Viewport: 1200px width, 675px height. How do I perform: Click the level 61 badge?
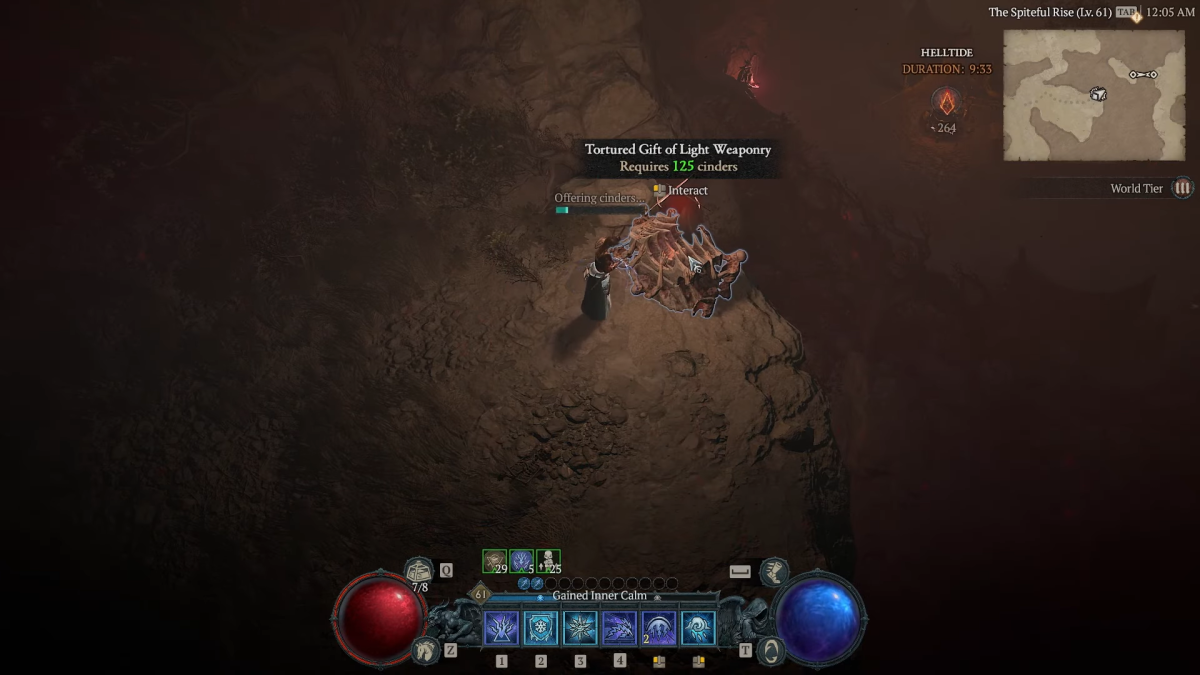click(x=481, y=594)
